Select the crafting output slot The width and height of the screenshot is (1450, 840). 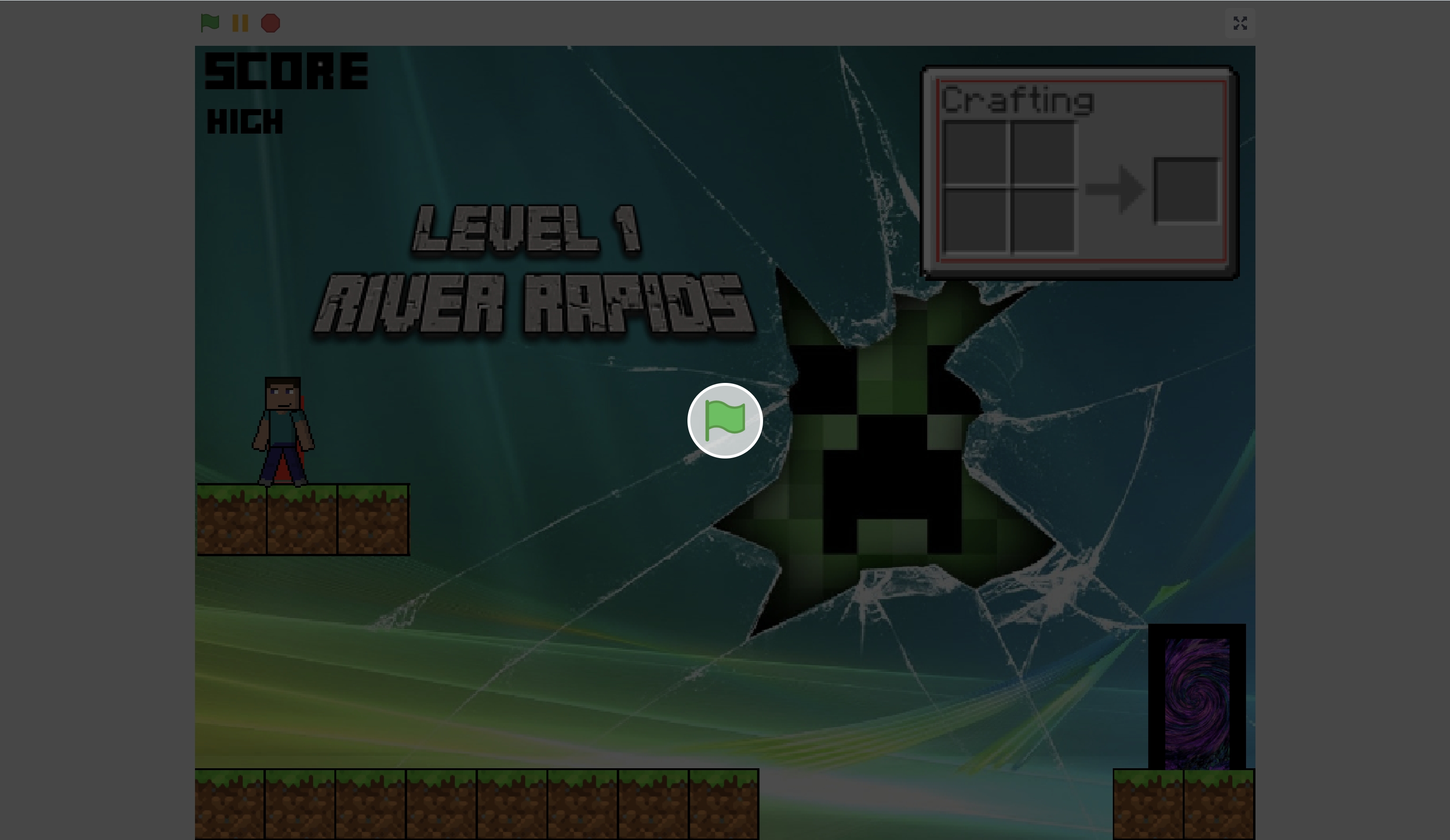pos(1186,190)
